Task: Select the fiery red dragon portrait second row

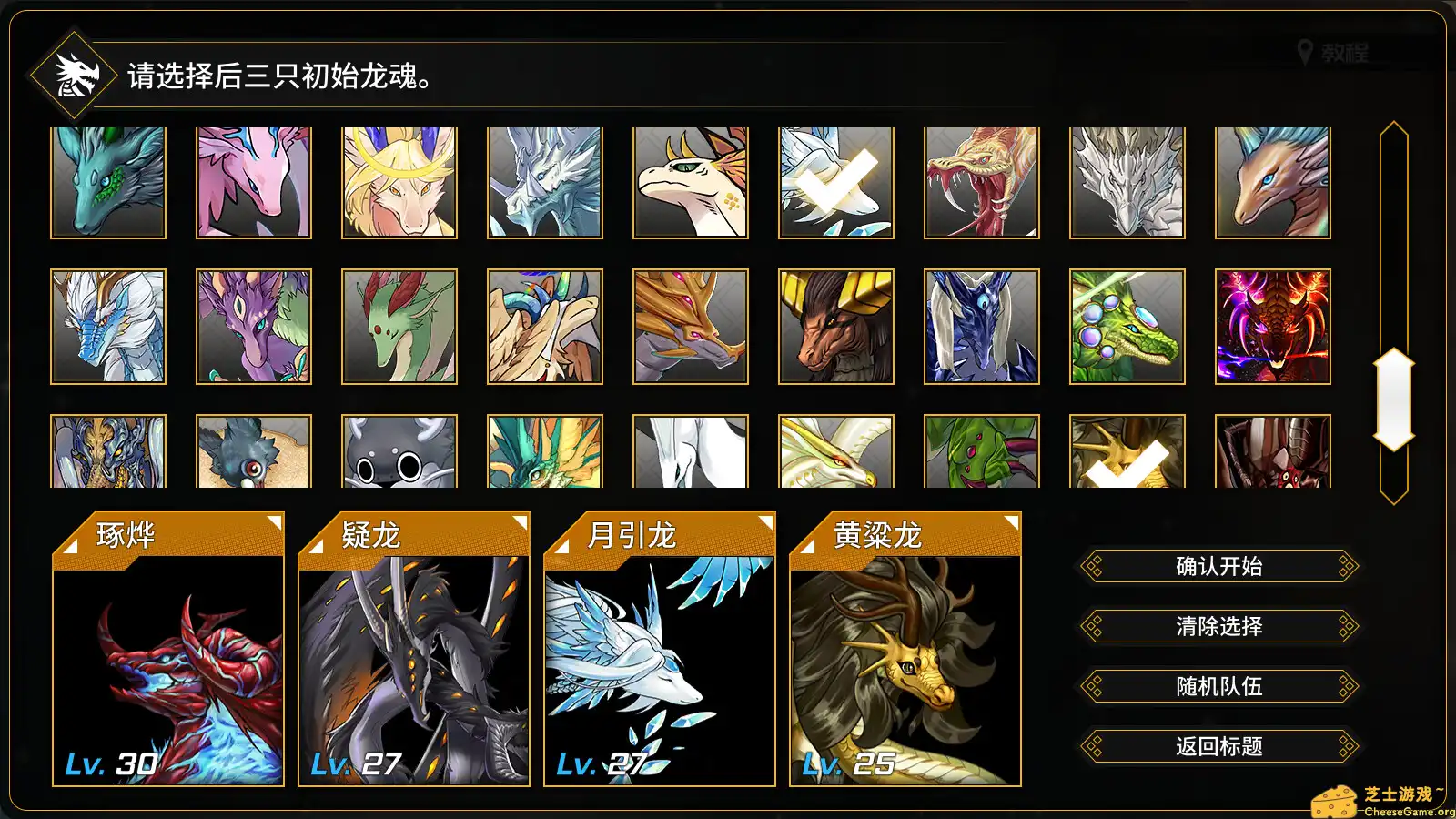Action: tap(1272, 325)
